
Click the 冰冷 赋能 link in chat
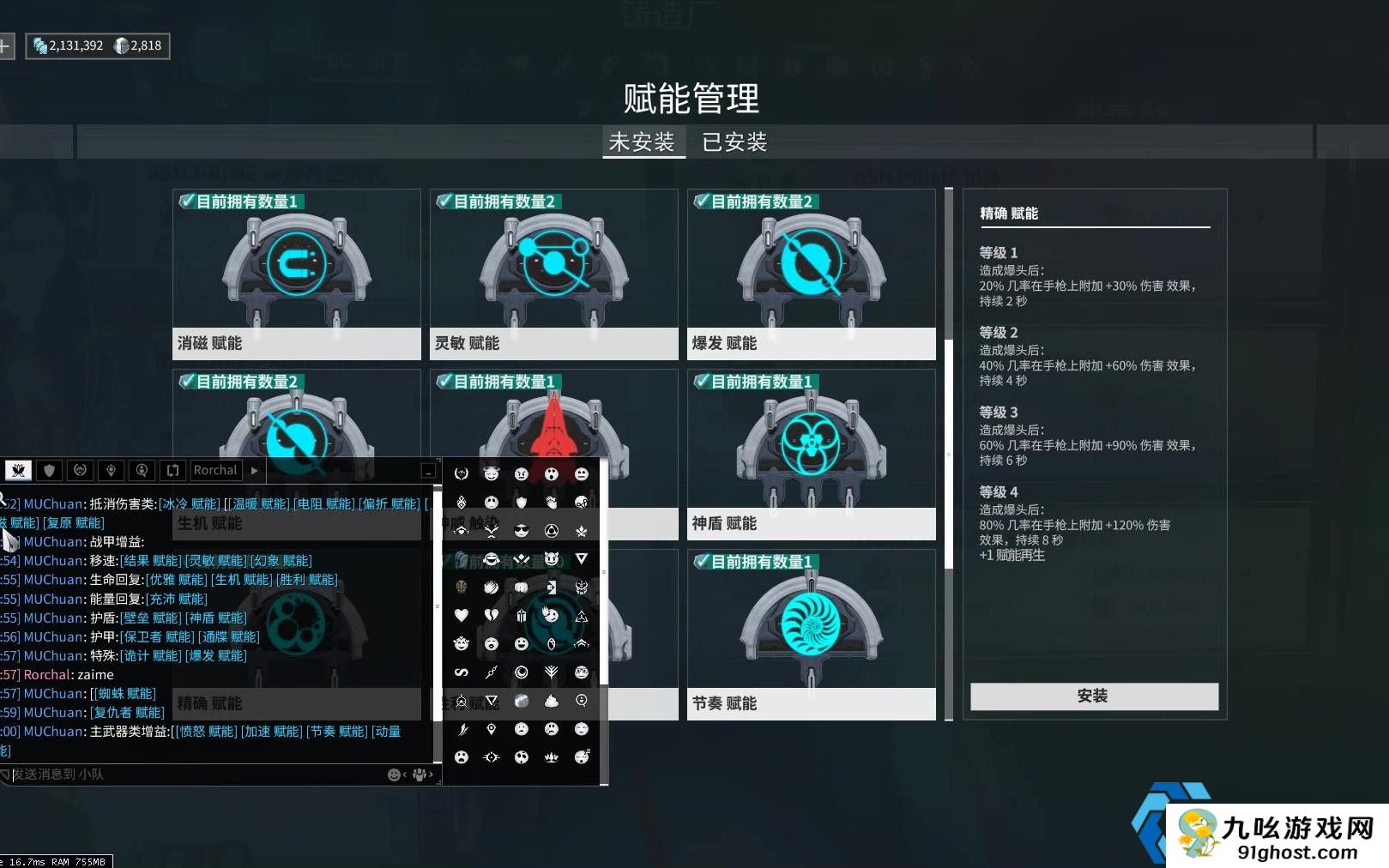coord(190,503)
